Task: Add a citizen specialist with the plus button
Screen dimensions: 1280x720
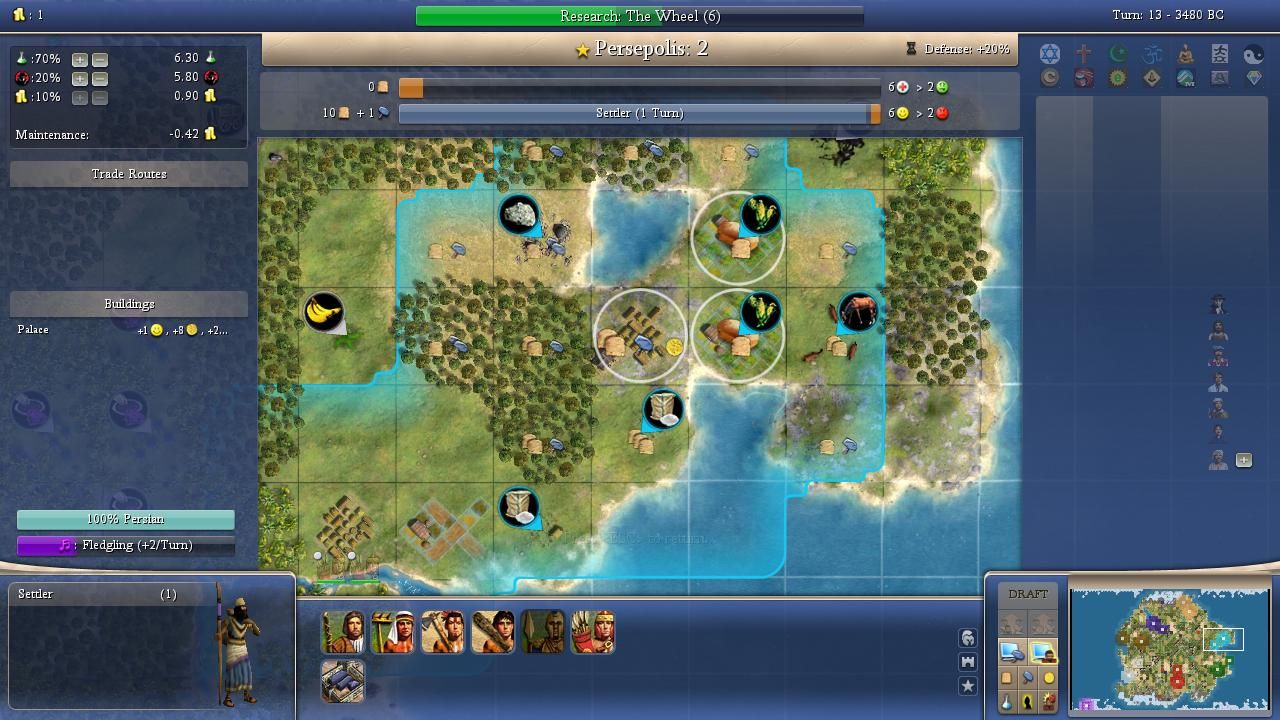Action: (1244, 460)
